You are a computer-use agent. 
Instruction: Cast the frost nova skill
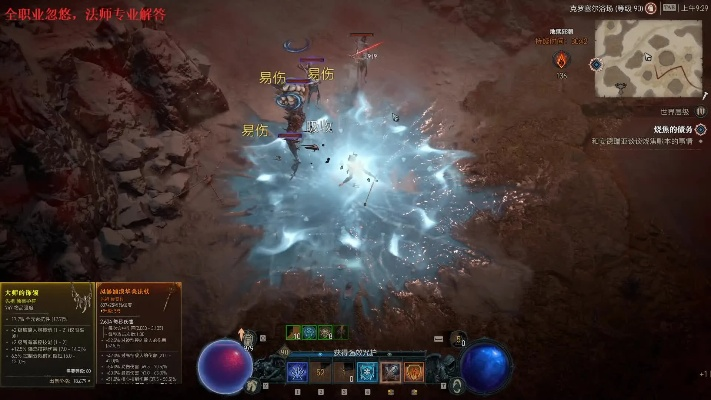tap(298, 372)
